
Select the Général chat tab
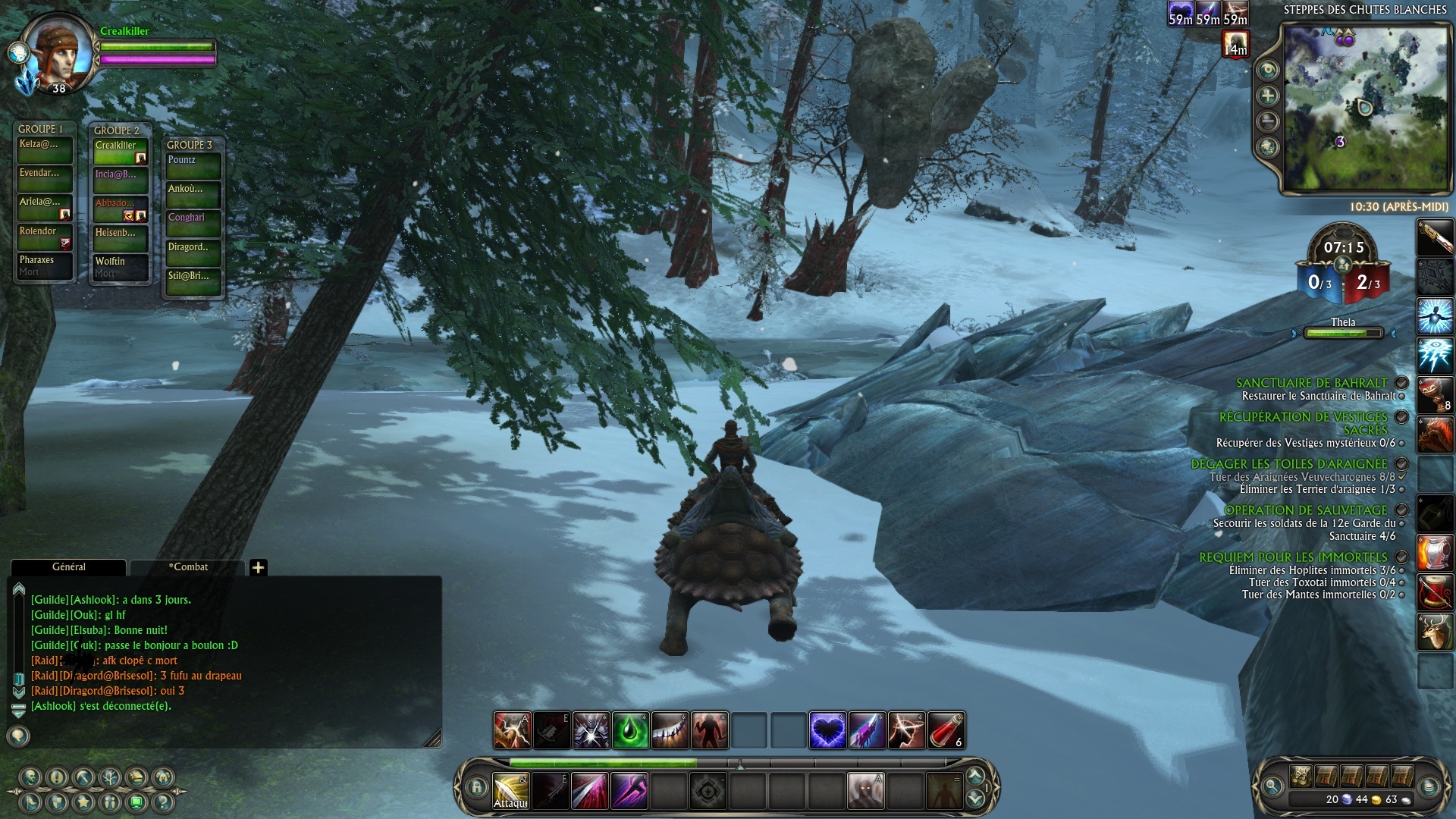click(68, 567)
